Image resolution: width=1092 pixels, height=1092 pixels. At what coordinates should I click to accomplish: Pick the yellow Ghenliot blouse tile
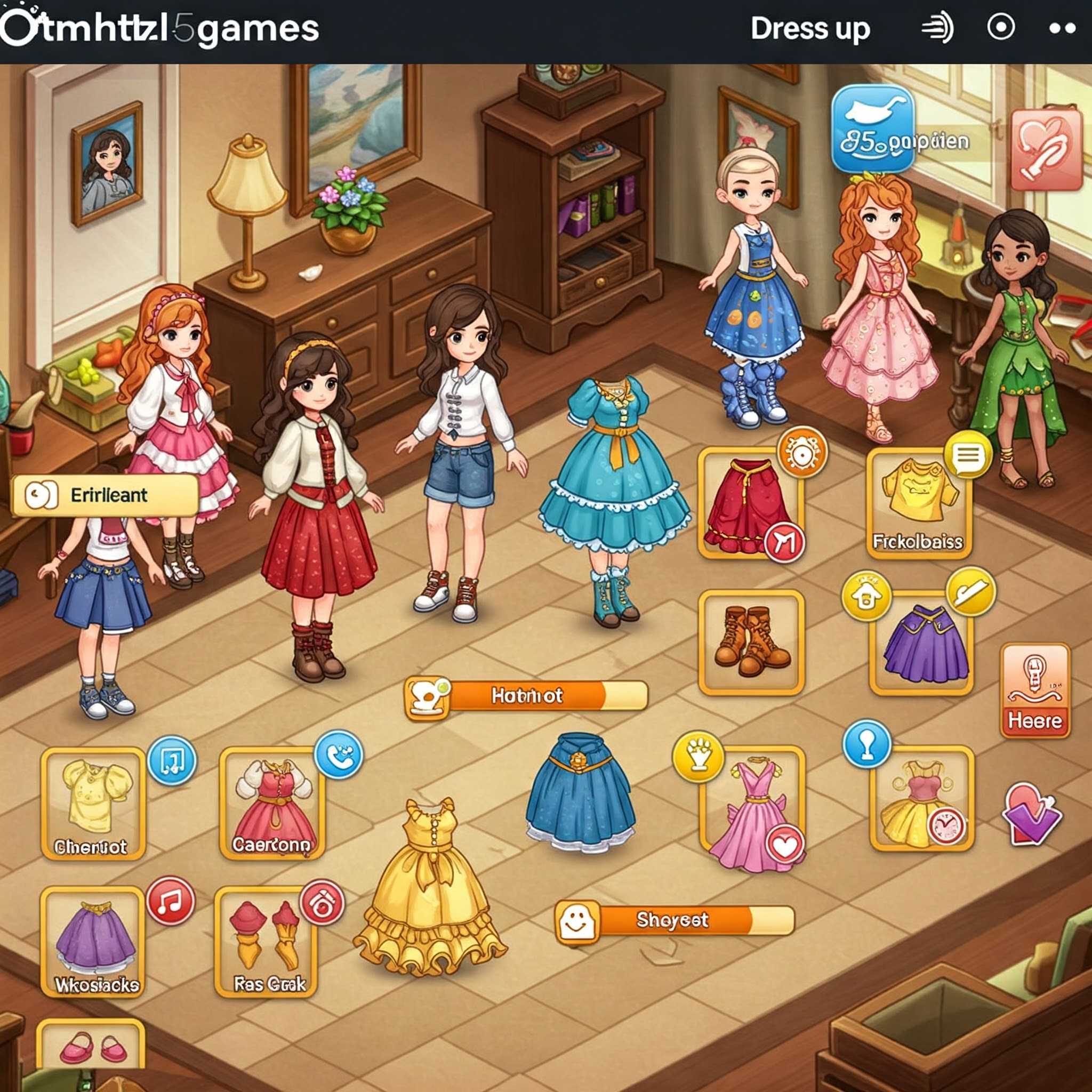pyautogui.click(x=94, y=802)
